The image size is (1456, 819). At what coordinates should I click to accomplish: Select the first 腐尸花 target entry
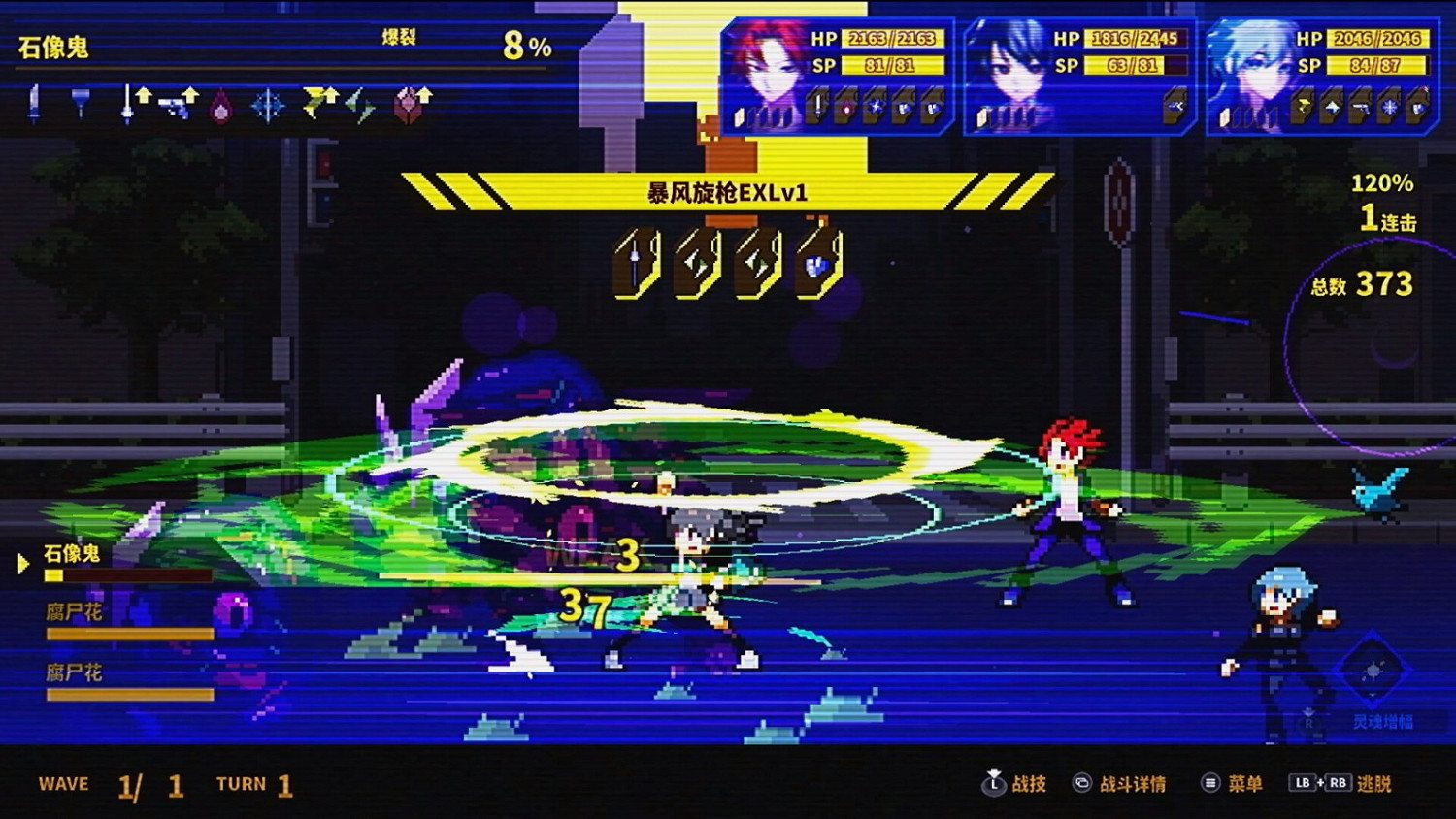coord(73,614)
